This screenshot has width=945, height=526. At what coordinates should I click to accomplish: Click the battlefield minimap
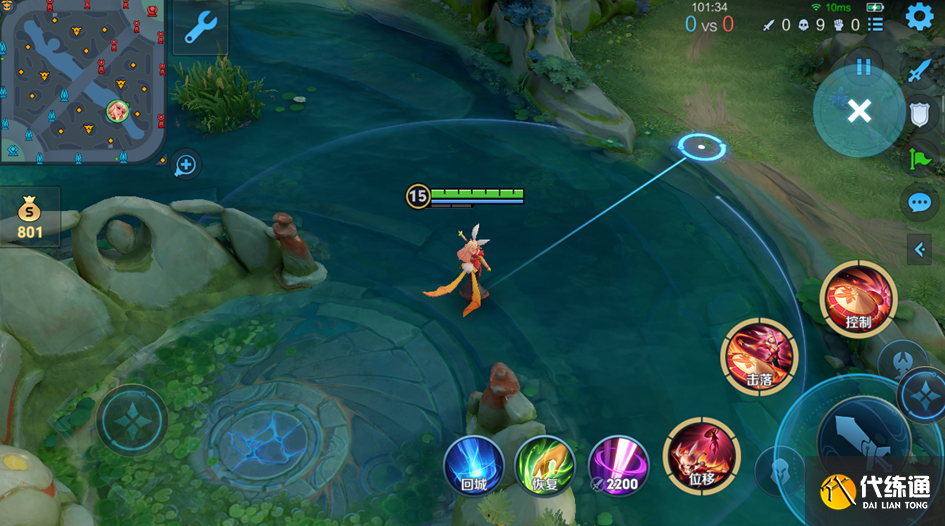click(x=82, y=80)
